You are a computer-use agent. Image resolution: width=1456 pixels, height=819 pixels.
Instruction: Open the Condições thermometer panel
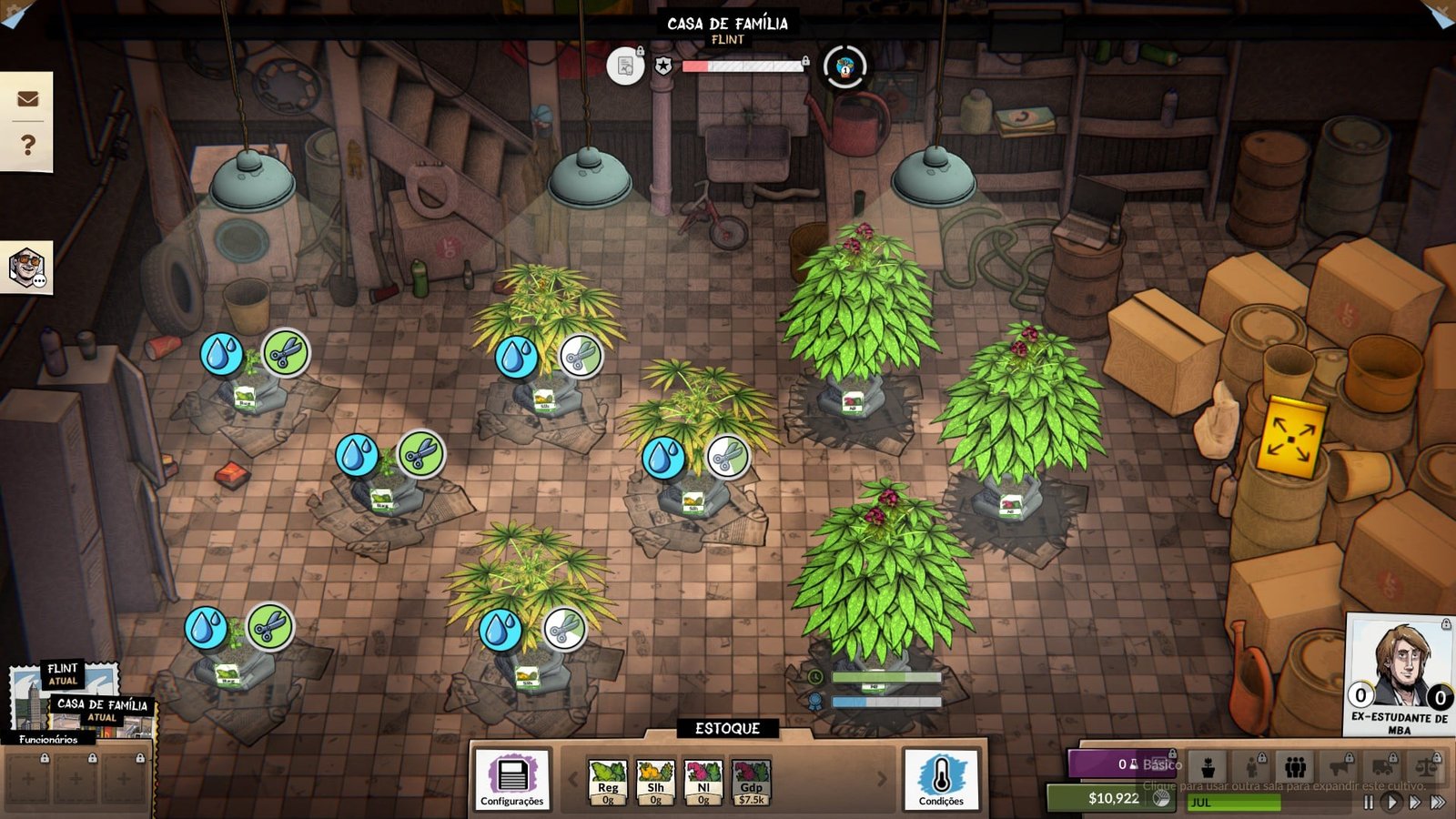click(941, 779)
